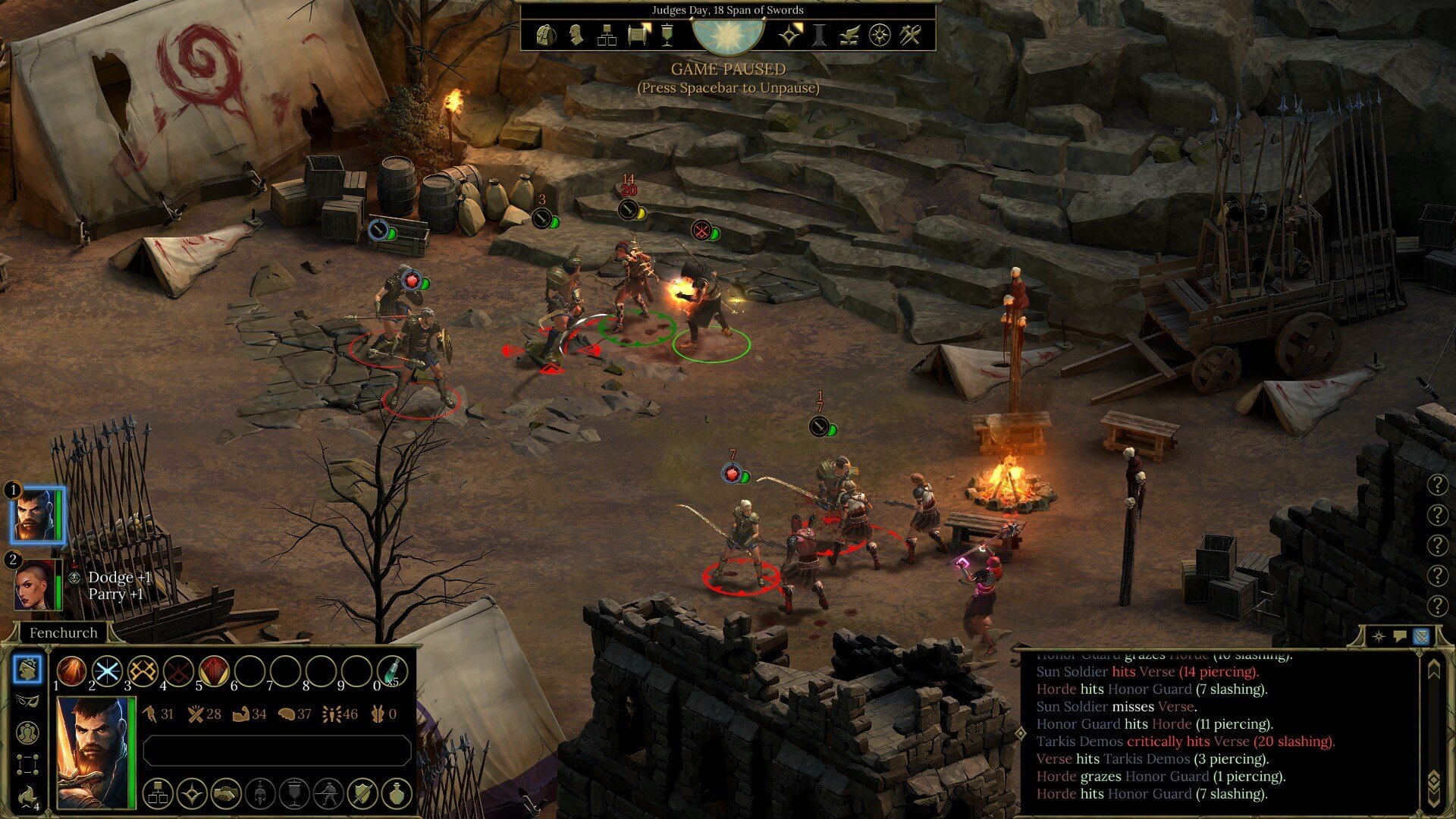Activate the blue crossed-lines ability in slot 2
Viewport: 1456px width, 819px height.
(x=107, y=670)
